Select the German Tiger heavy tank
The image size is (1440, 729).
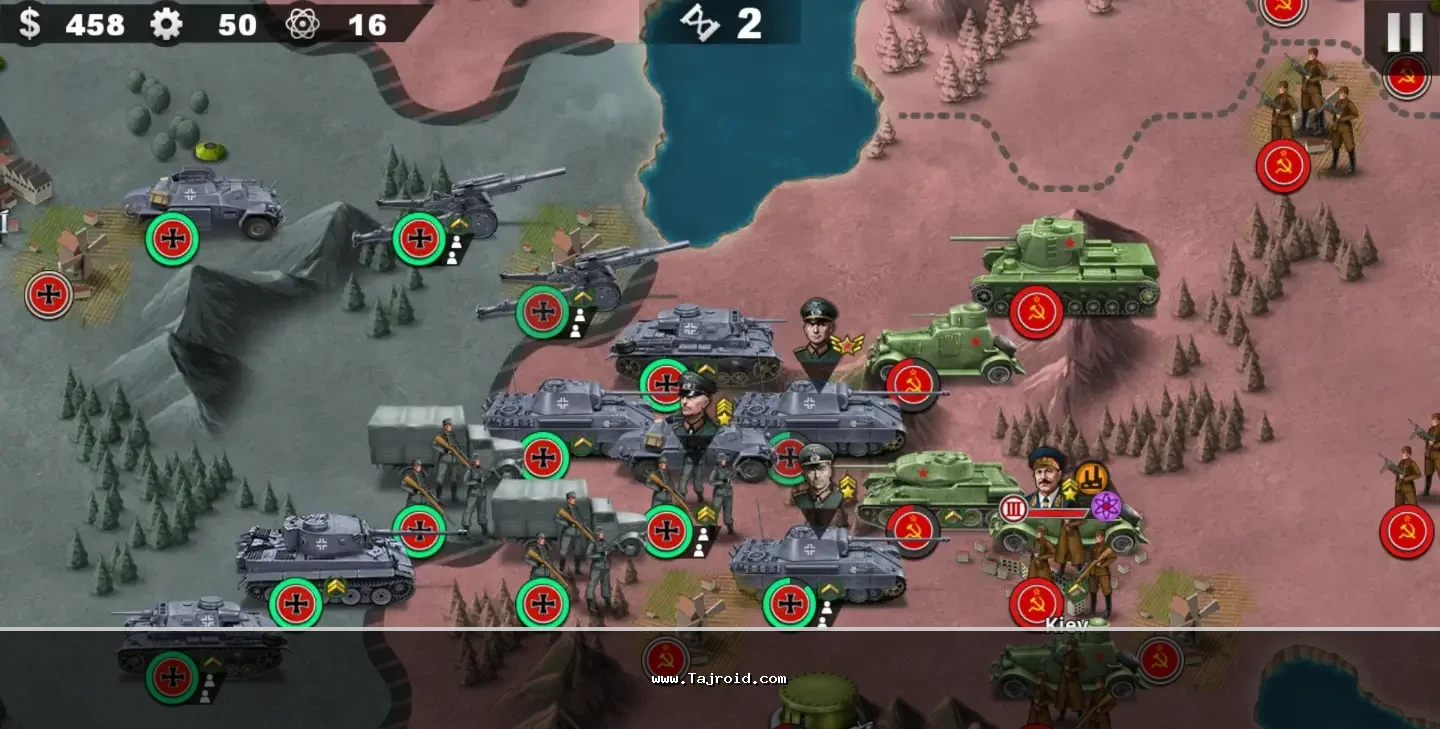(325, 557)
